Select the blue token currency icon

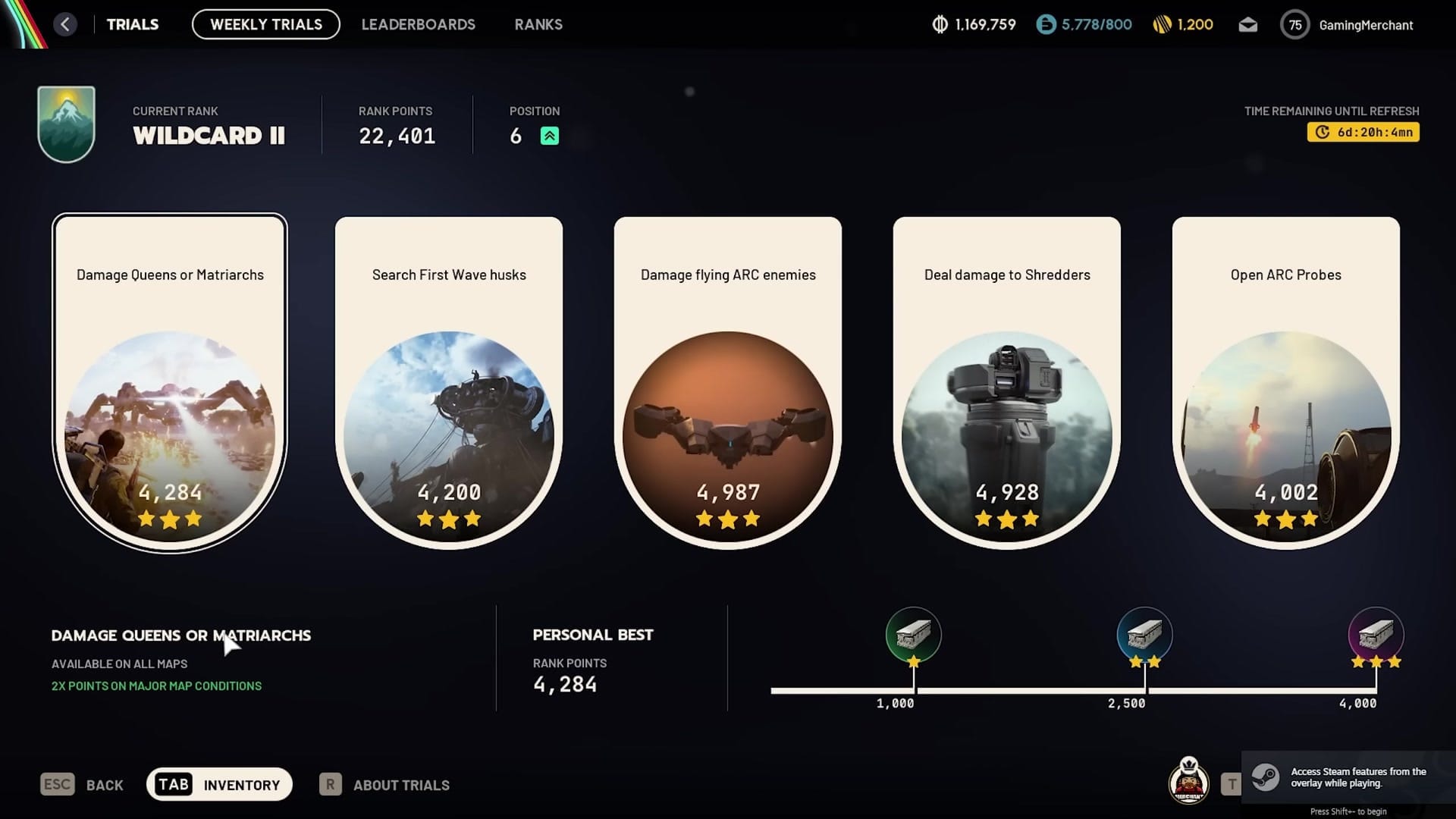point(1046,24)
